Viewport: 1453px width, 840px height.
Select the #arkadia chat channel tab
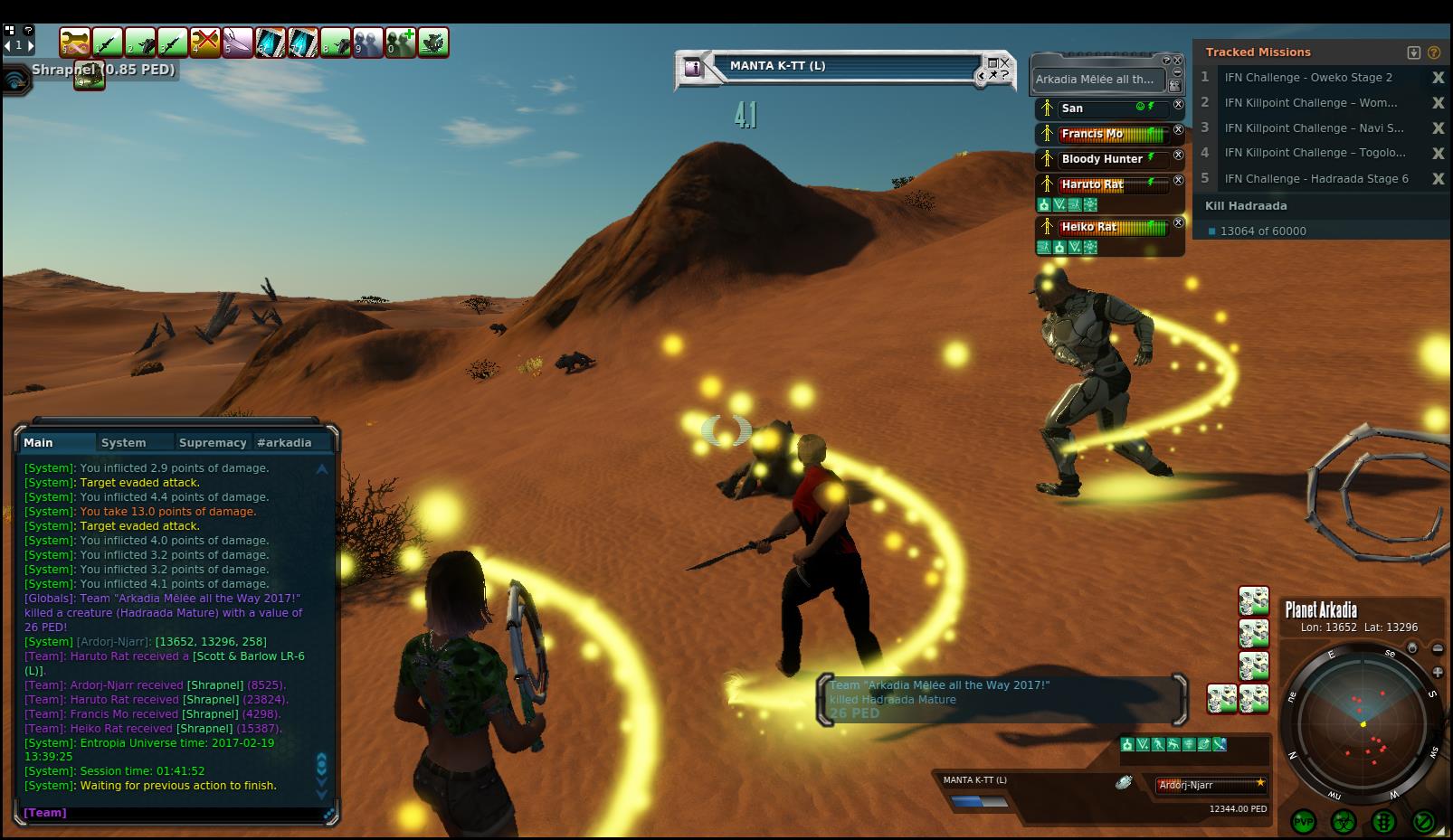pos(284,443)
